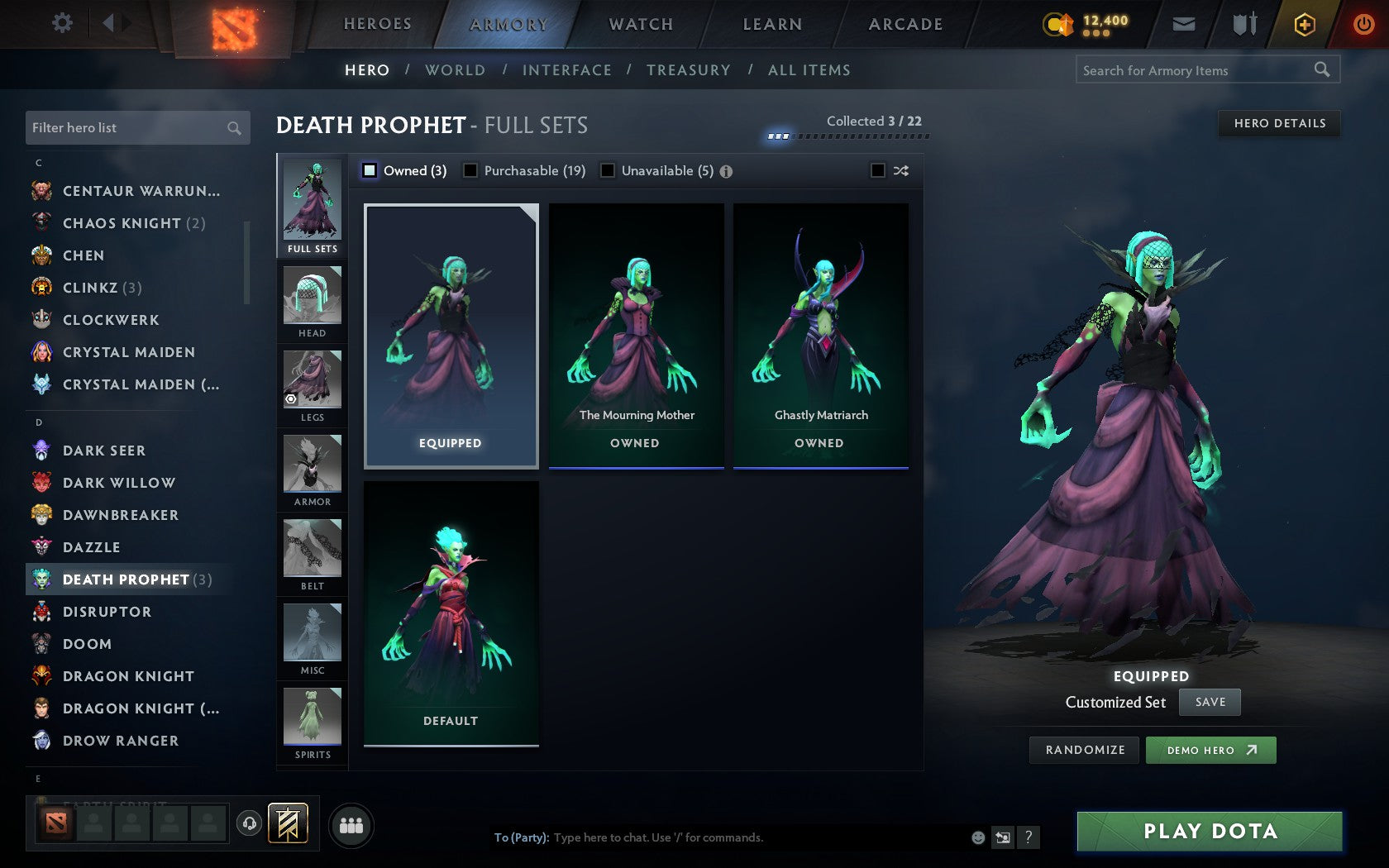Viewport: 1389px width, 868px height.
Task: Uncheck the Owned (3) filter
Action: click(x=368, y=170)
